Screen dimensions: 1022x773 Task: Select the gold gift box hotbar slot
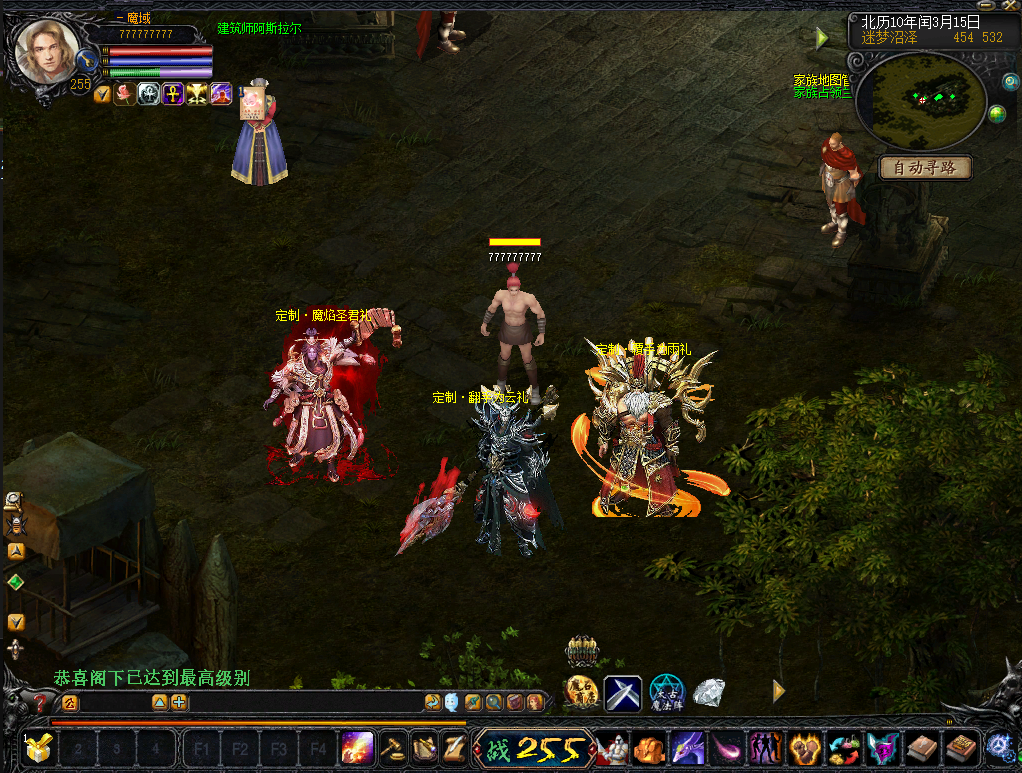click(x=39, y=747)
